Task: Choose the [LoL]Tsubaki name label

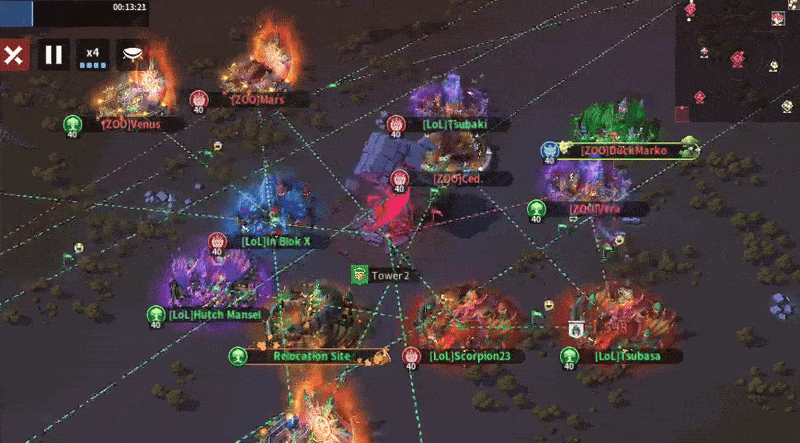Action: click(455, 125)
